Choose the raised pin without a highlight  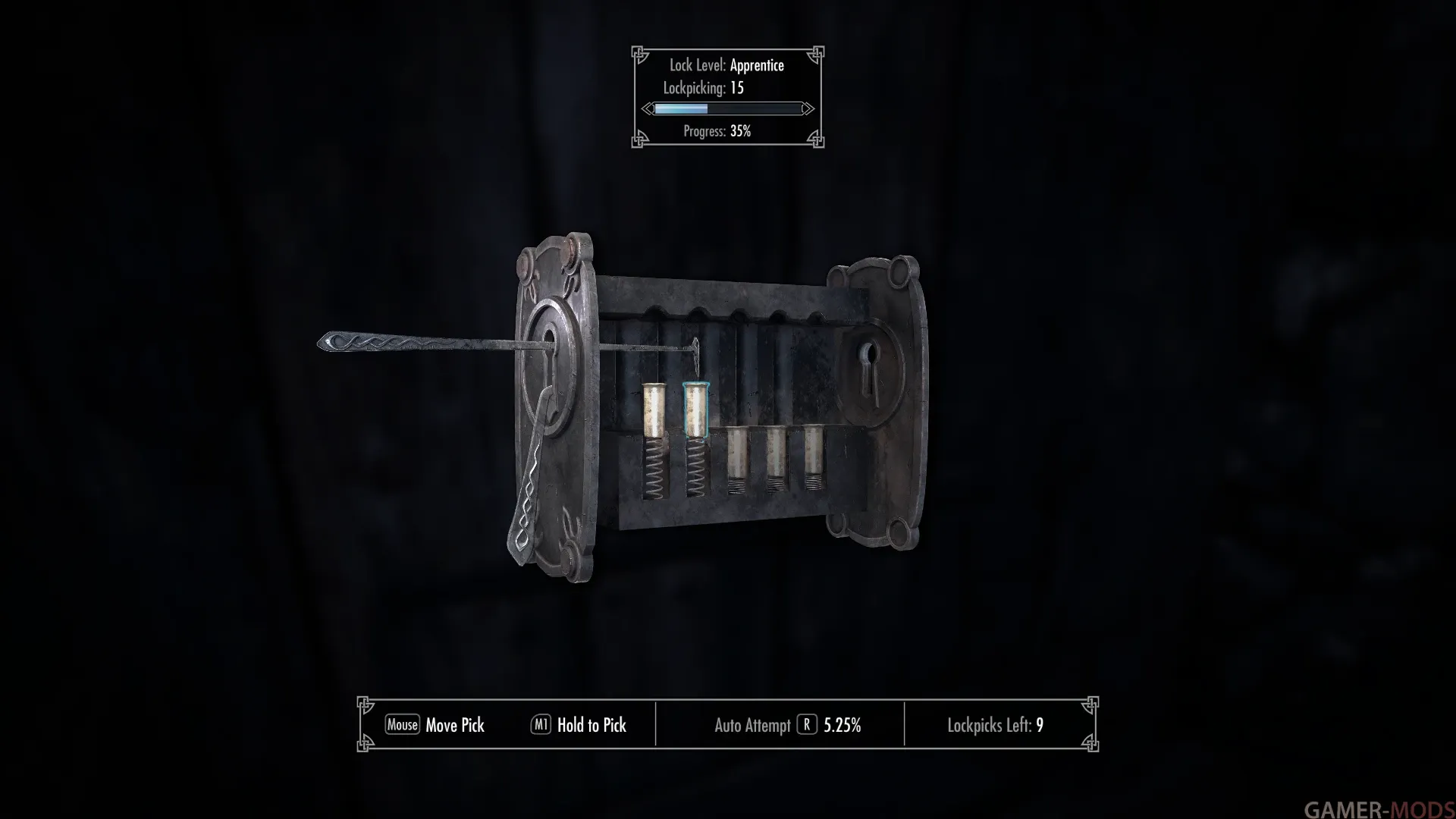point(654,411)
